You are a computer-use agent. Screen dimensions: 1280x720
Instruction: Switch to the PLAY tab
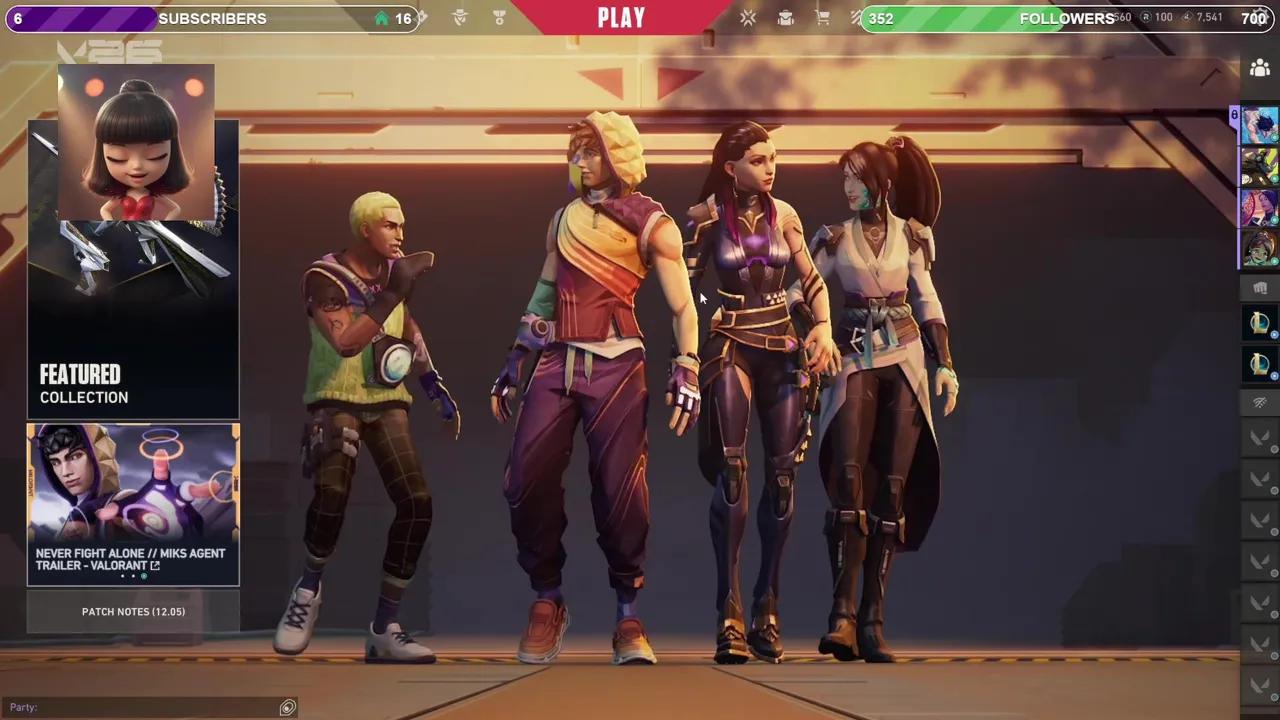click(621, 17)
